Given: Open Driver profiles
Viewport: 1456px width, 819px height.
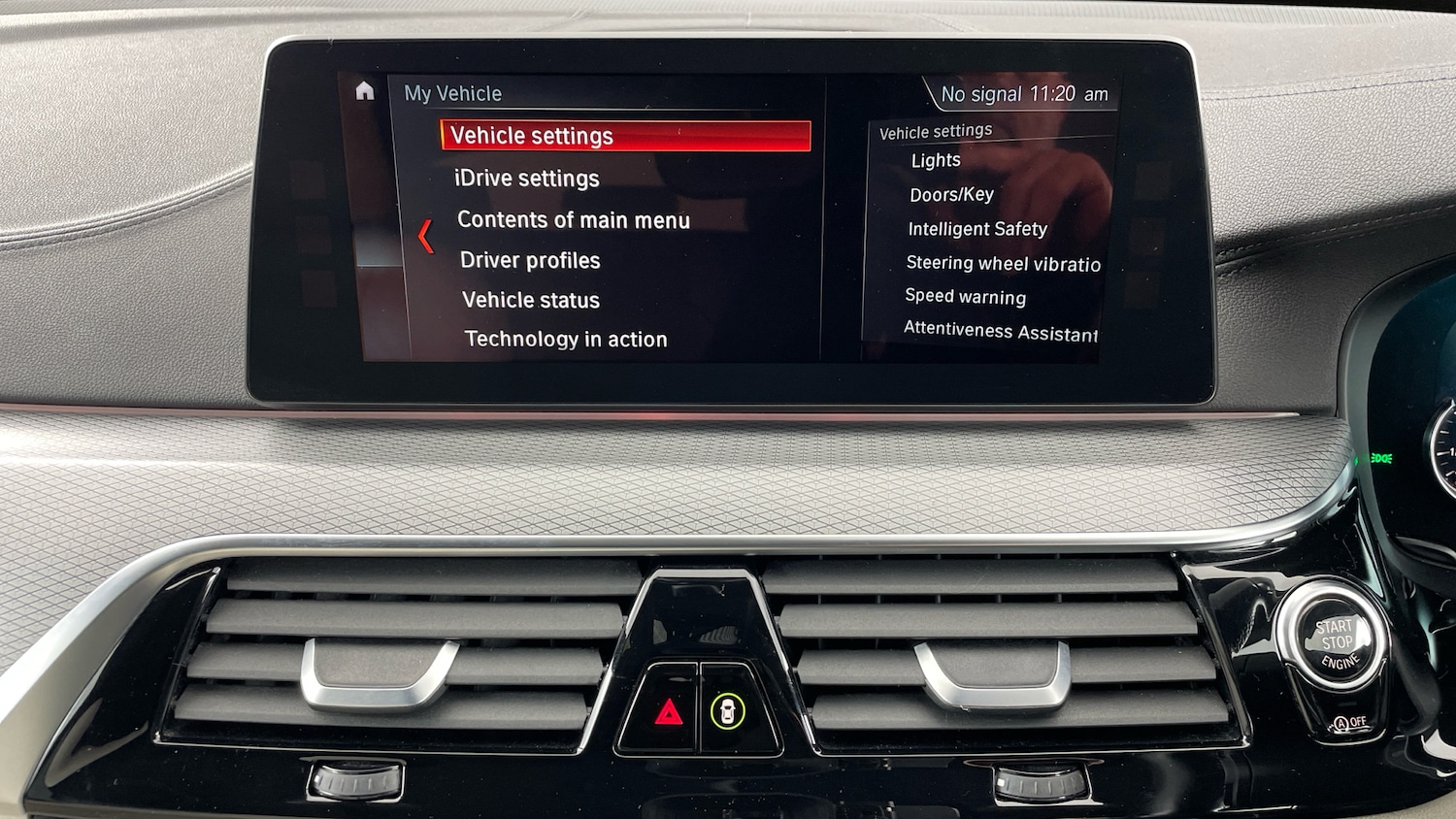Looking at the screenshot, I should tap(530, 260).
